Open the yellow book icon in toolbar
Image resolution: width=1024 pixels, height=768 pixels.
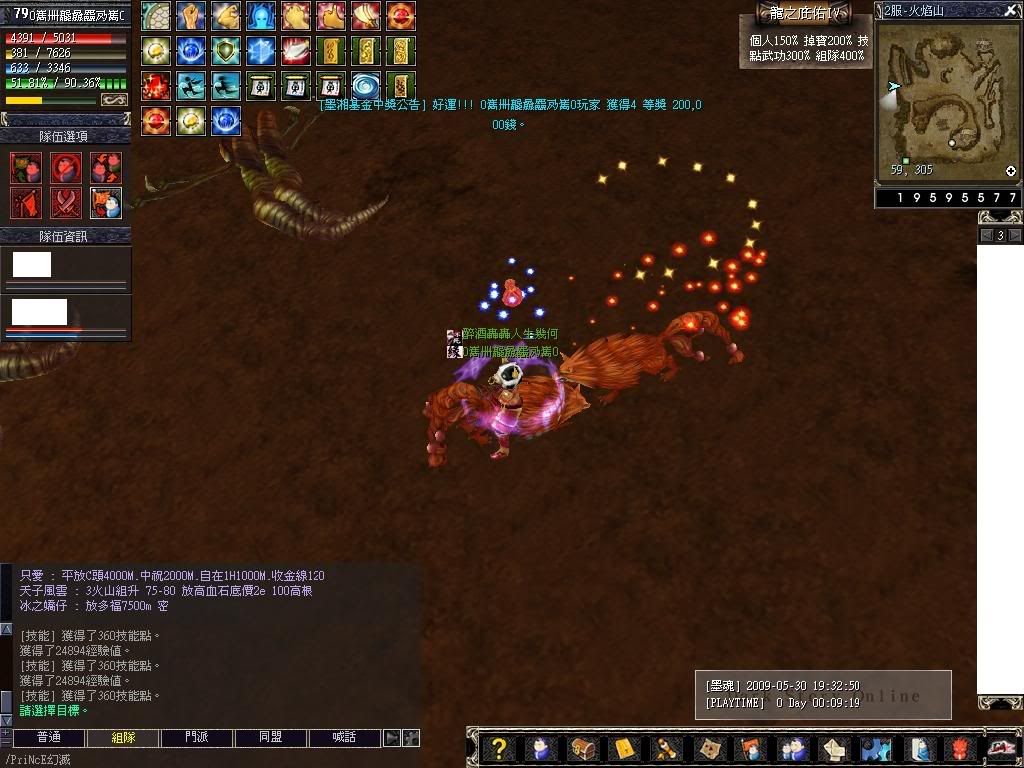(x=625, y=748)
